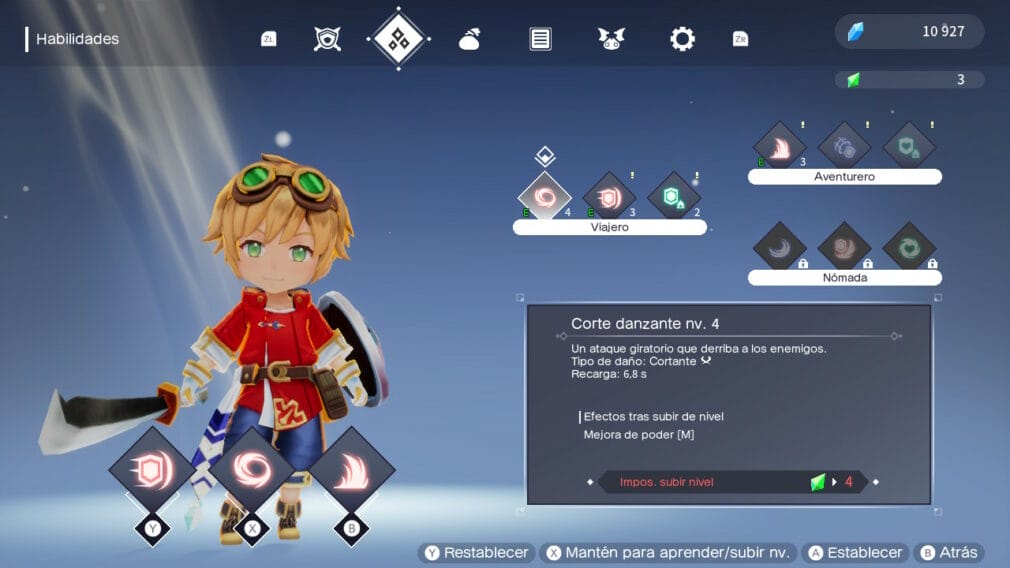Select the unlearned fruit-and-gear skill under Aventurero
Viewport: 1010px width, 568px height.
(x=844, y=146)
